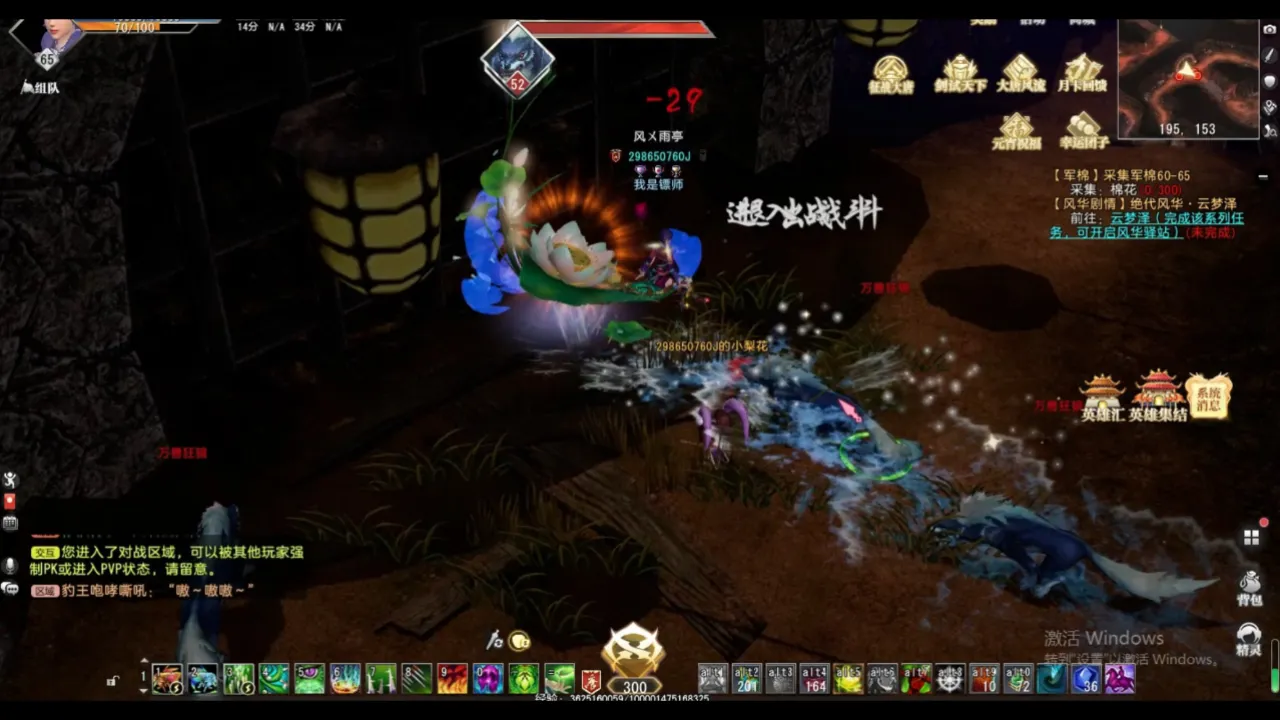Open the 征战大唐 event icon
This screenshot has width=1280, height=720.
coord(890,74)
